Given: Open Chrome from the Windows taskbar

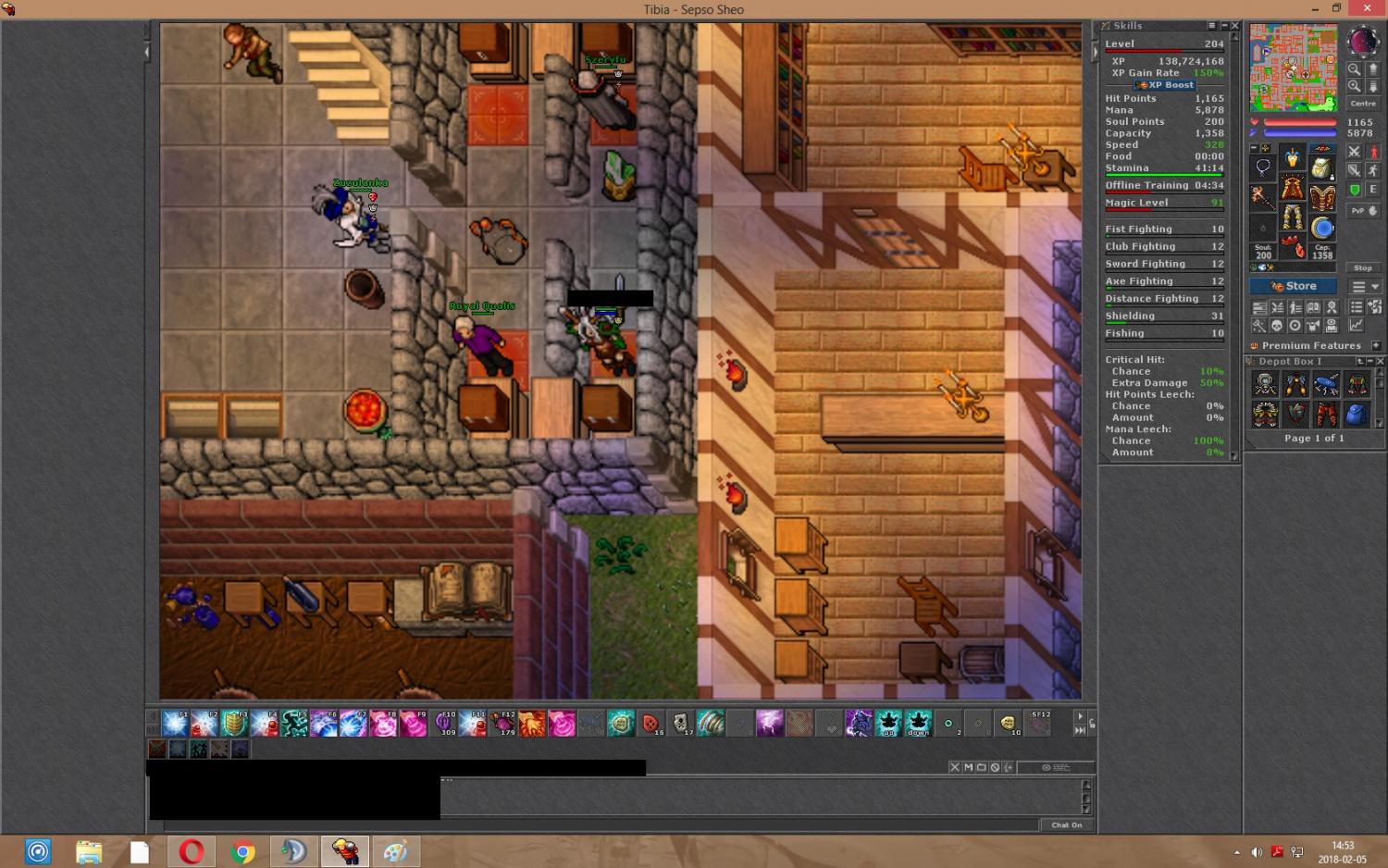Looking at the screenshot, I should pos(242,851).
